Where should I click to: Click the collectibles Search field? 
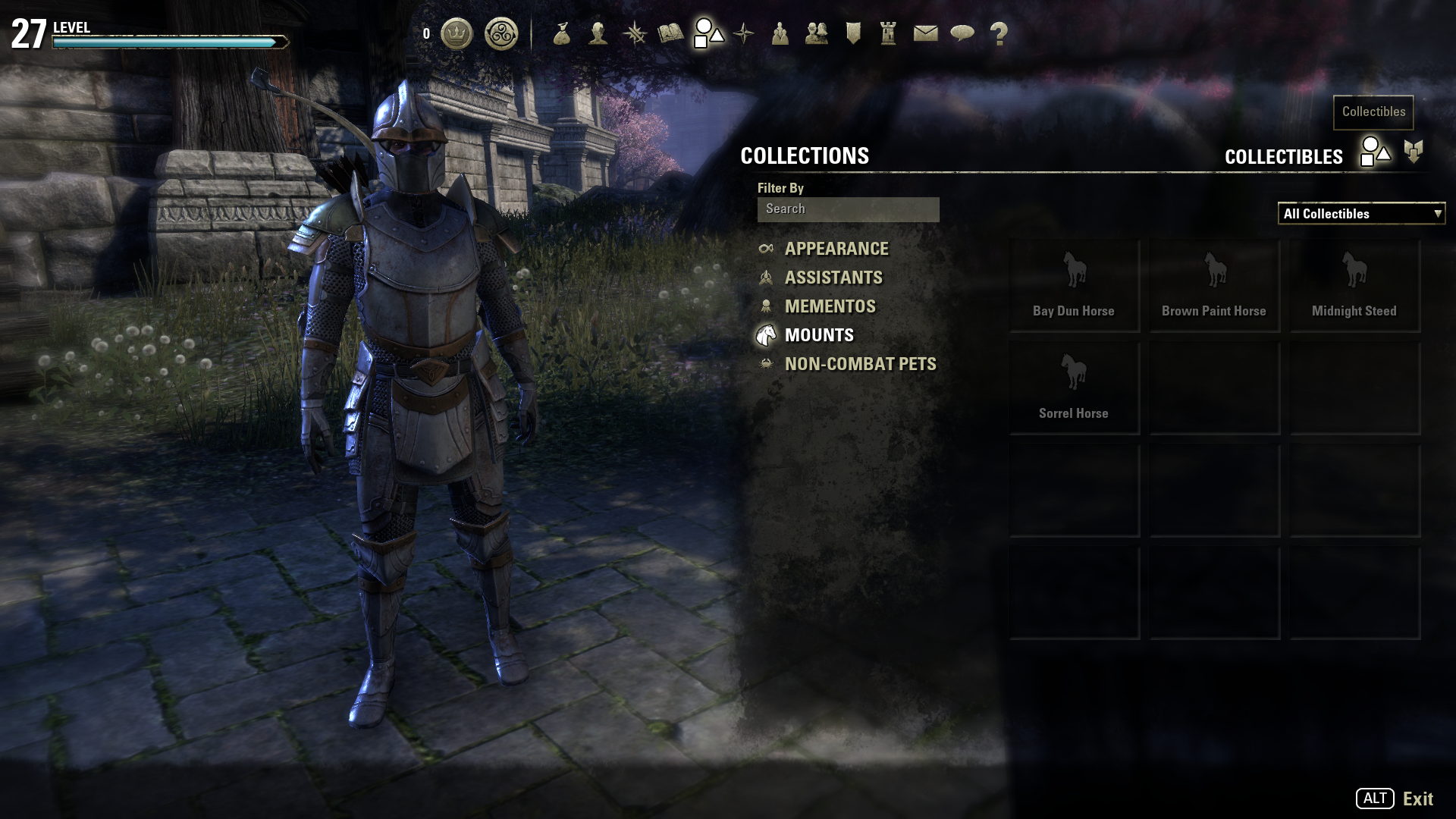tap(848, 209)
